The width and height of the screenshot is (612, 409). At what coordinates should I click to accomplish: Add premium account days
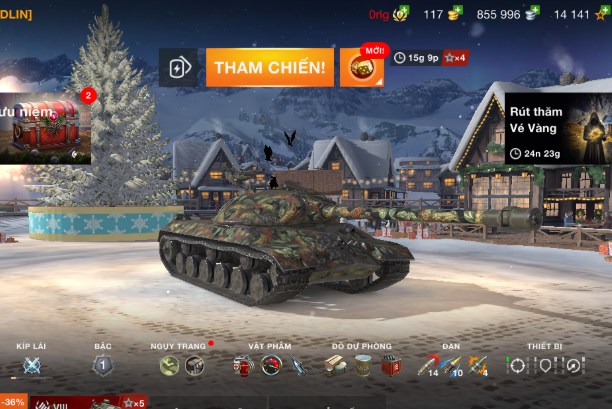tap(400, 14)
